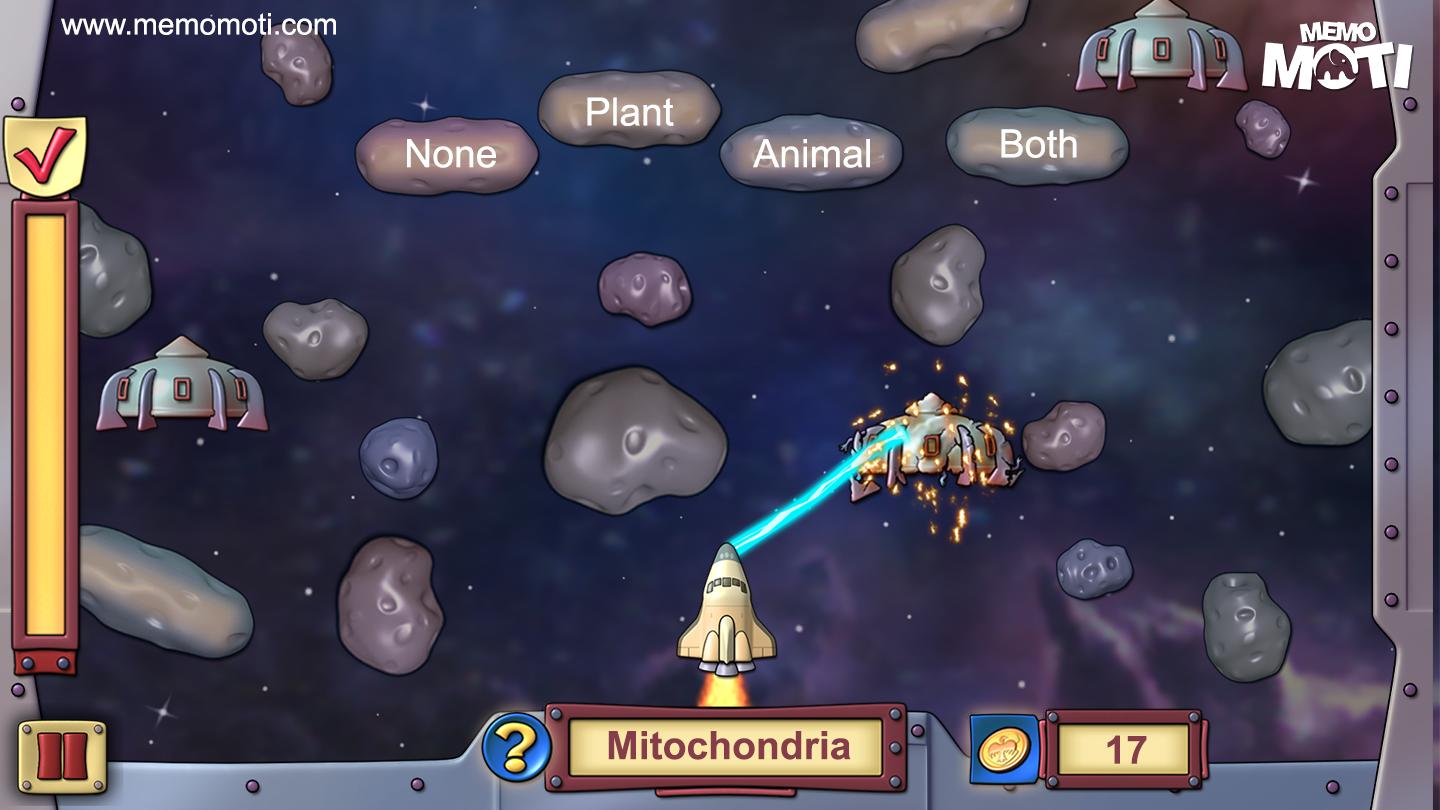1440x810 pixels.
Task: Select the "Plant" answer asteroid
Action: [x=629, y=111]
